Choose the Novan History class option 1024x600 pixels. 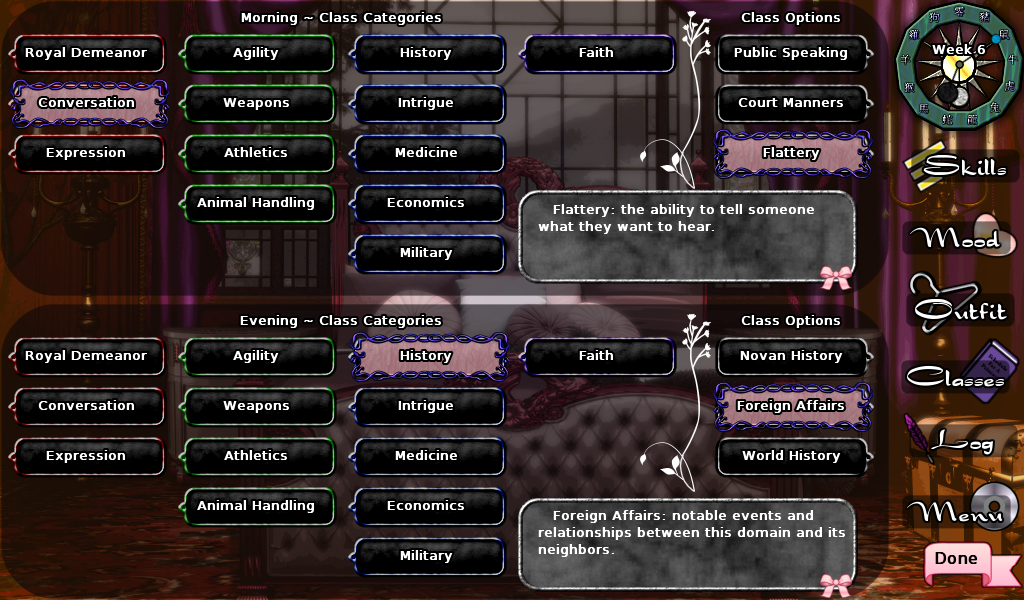click(x=791, y=356)
